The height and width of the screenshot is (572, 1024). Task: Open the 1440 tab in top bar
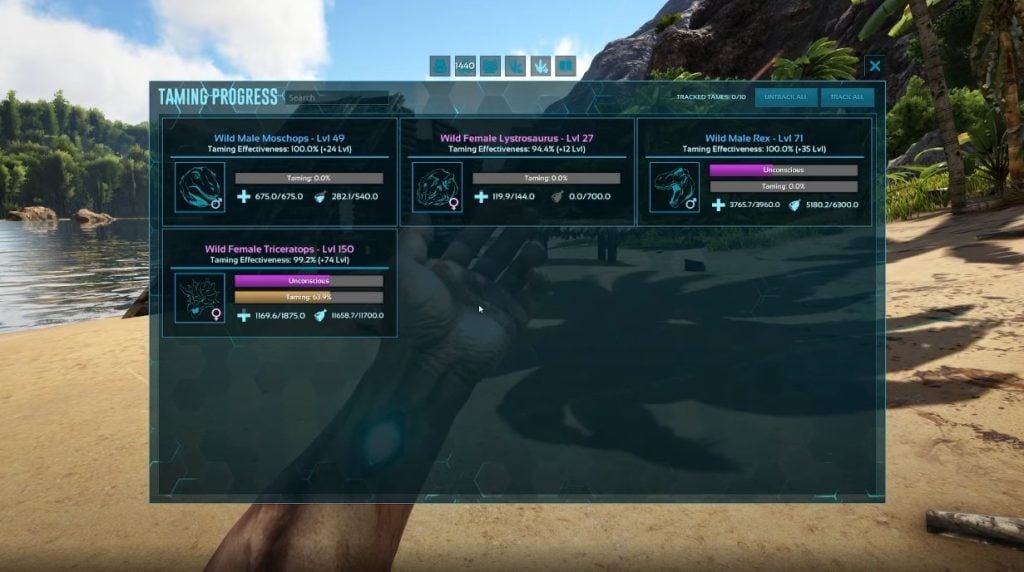click(465, 67)
